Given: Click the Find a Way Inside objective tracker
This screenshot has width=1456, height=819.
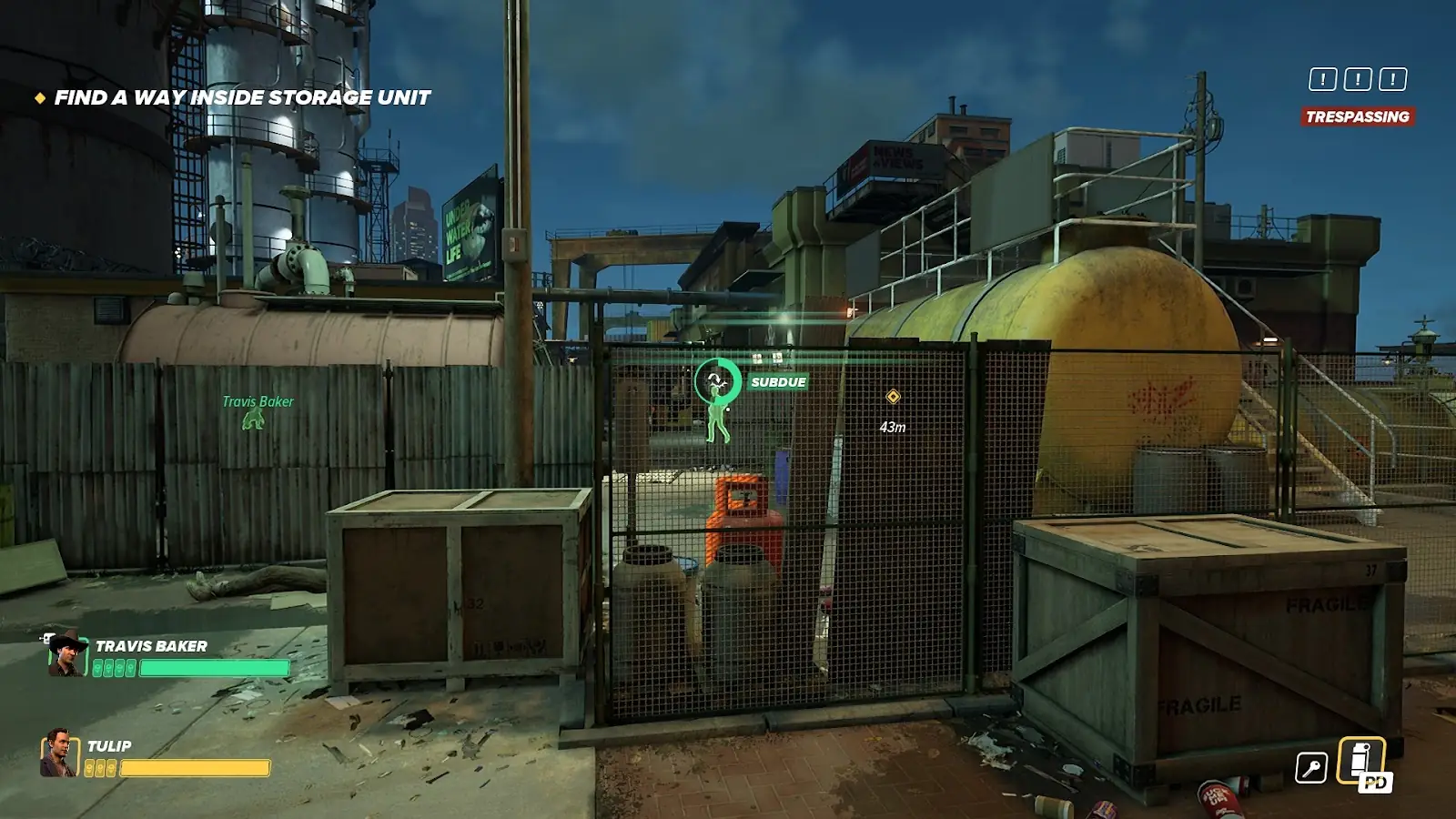Looking at the screenshot, I should click(241, 97).
